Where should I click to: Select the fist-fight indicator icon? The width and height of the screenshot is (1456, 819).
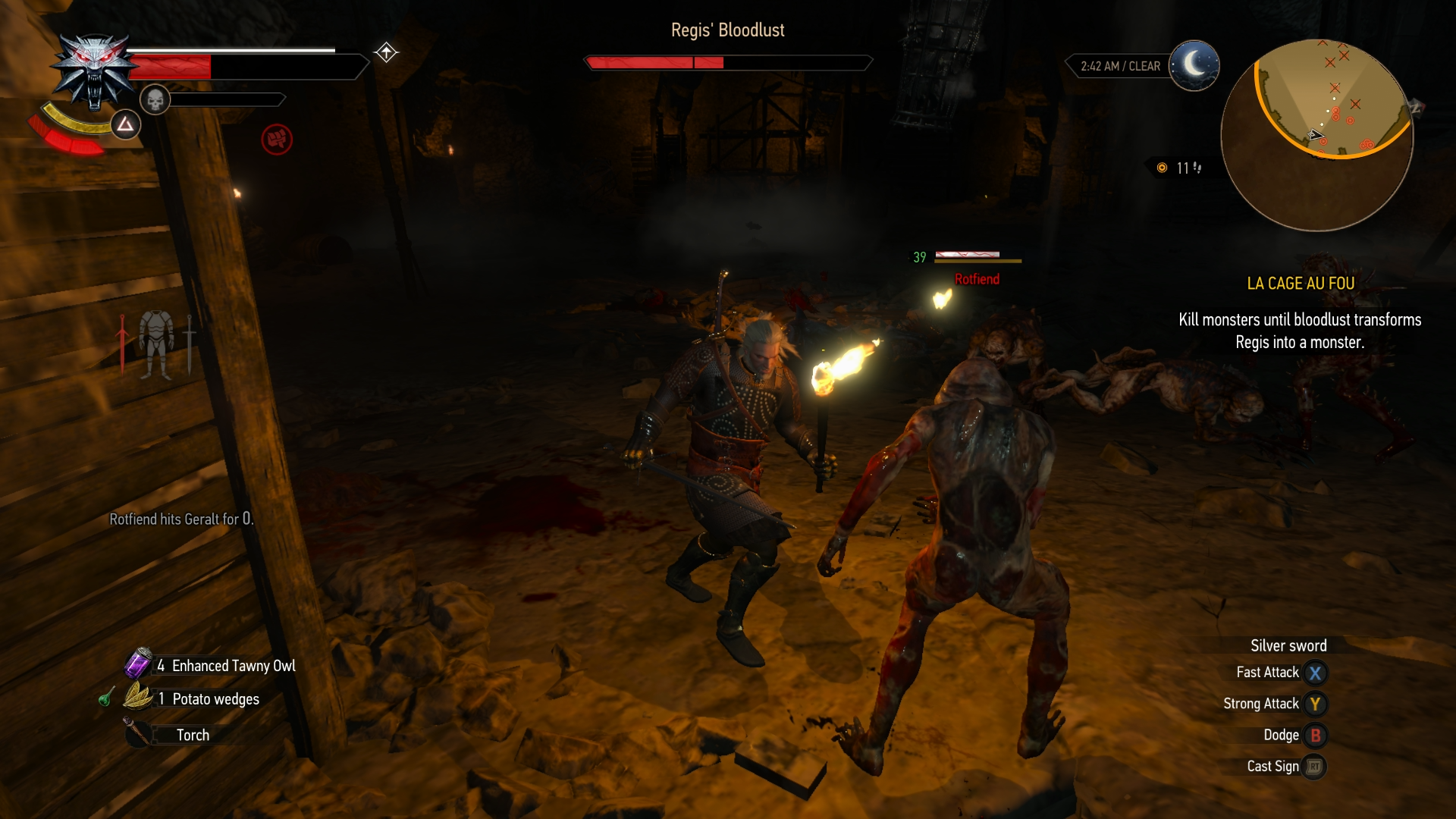click(276, 140)
